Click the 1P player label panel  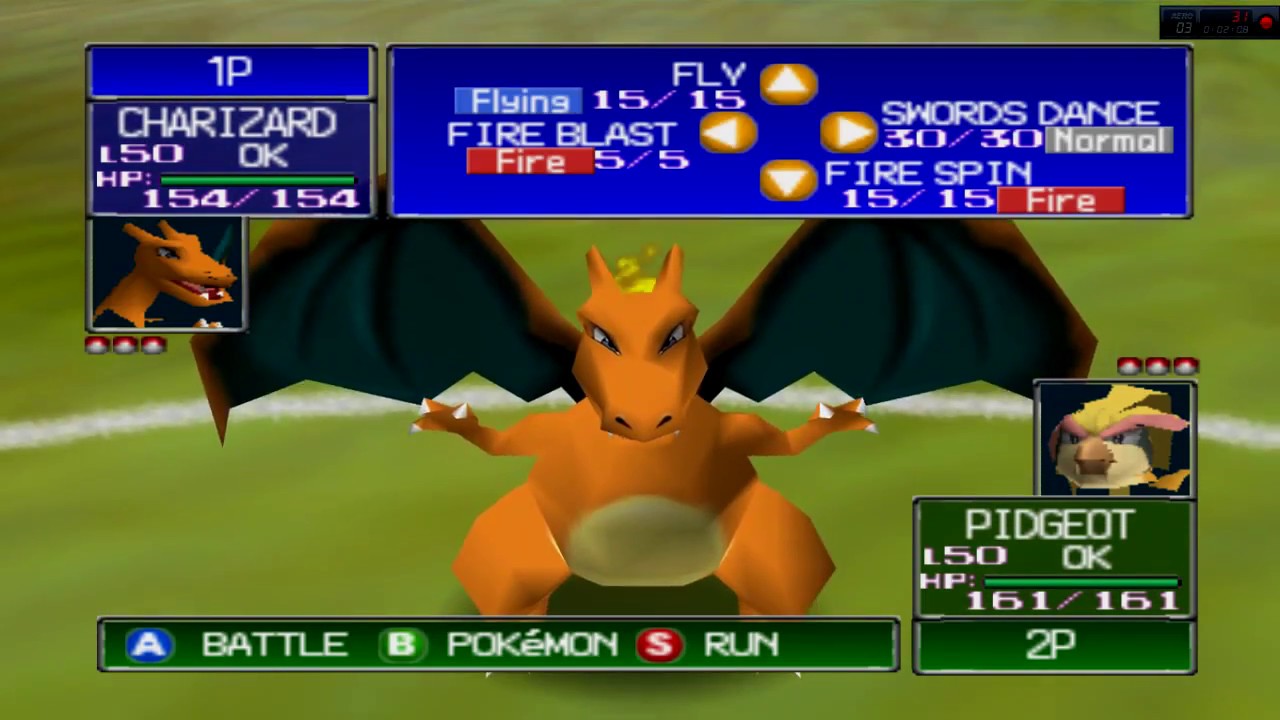tap(230, 70)
